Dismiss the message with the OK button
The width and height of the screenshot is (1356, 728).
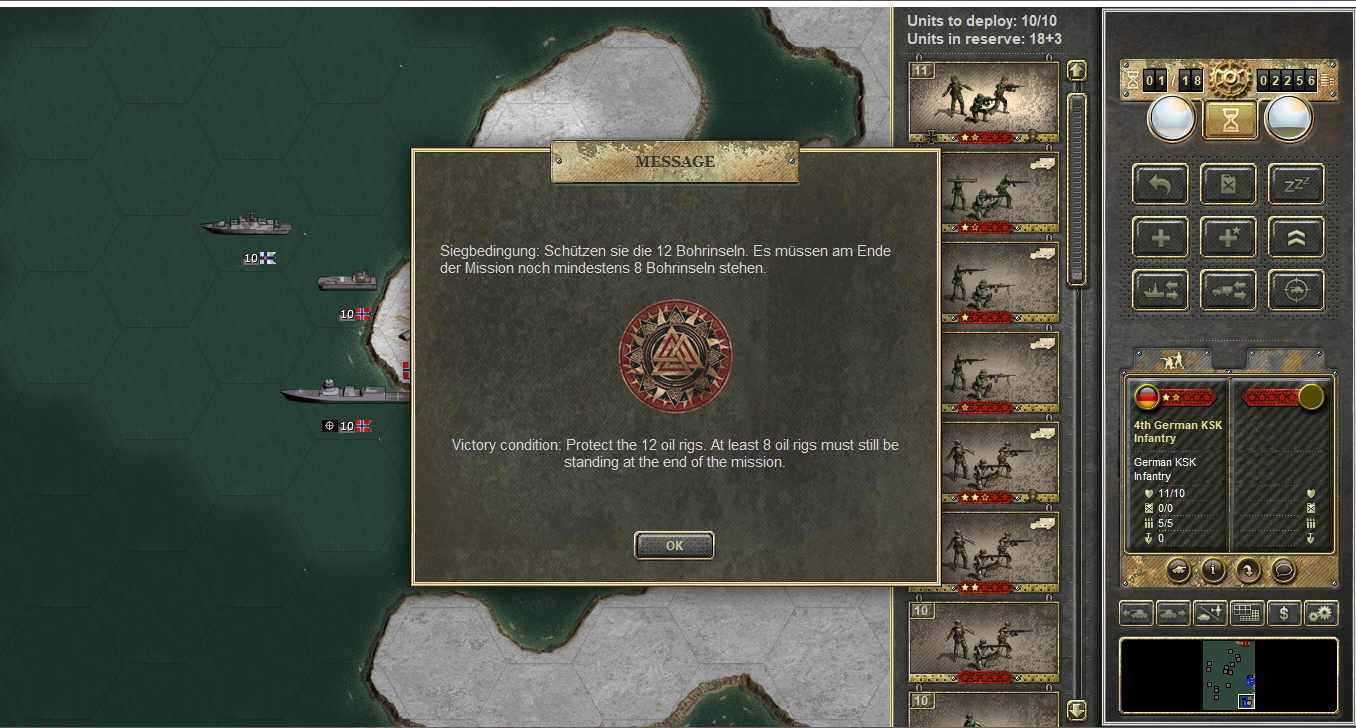coord(674,546)
